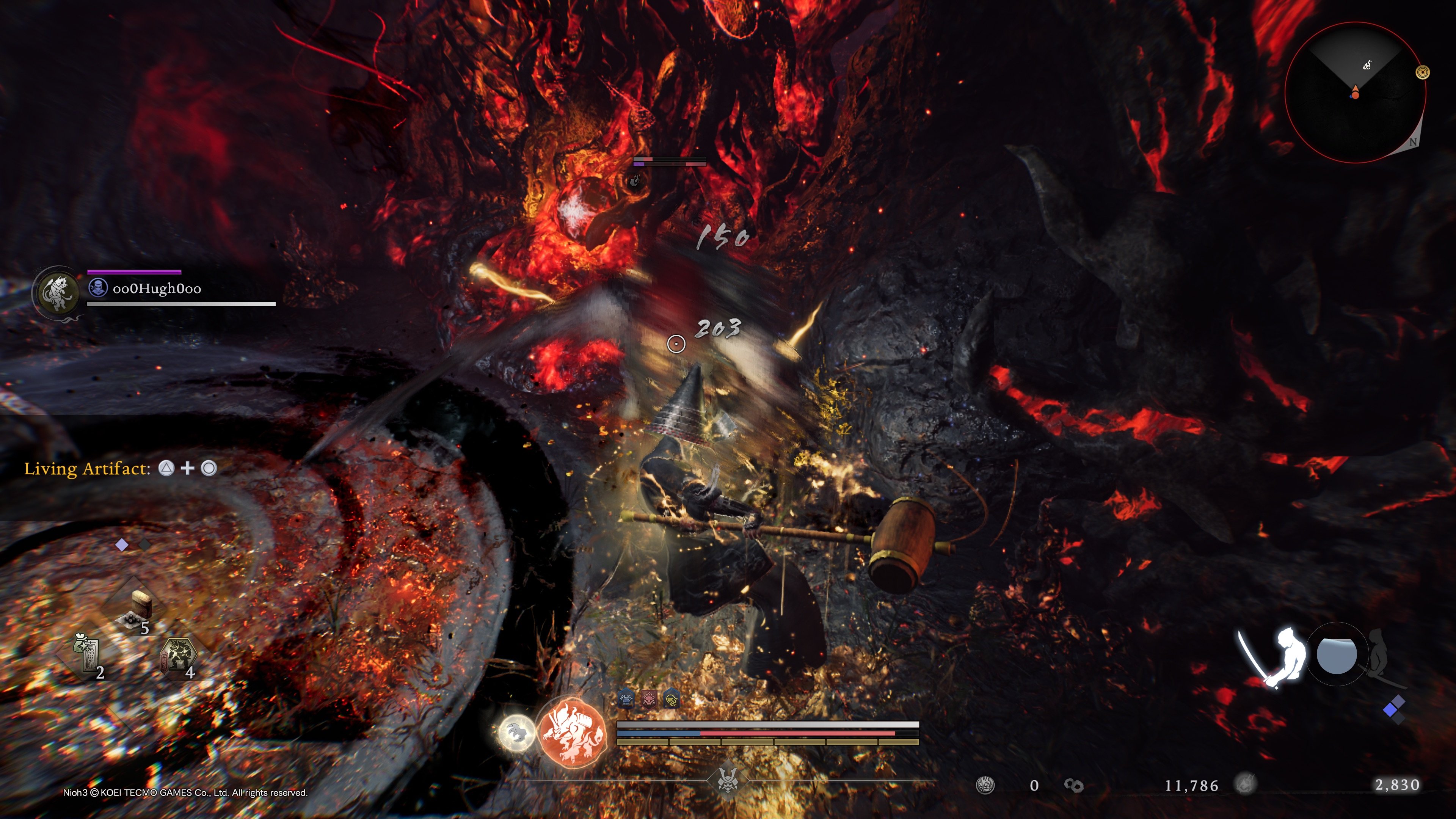Click the blue-grey circular gauge between styles
This screenshot has width=1456, height=819.
pos(1336,654)
